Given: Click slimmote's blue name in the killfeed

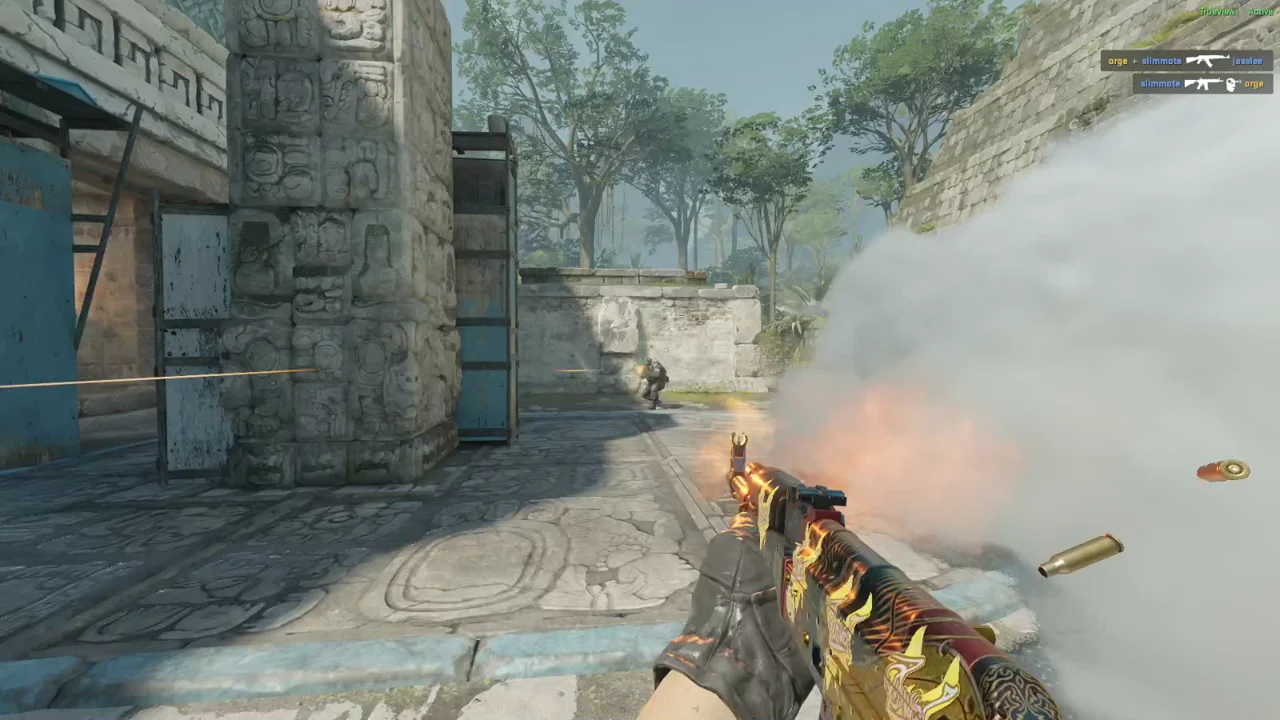Looking at the screenshot, I should [x=1162, y=60].
